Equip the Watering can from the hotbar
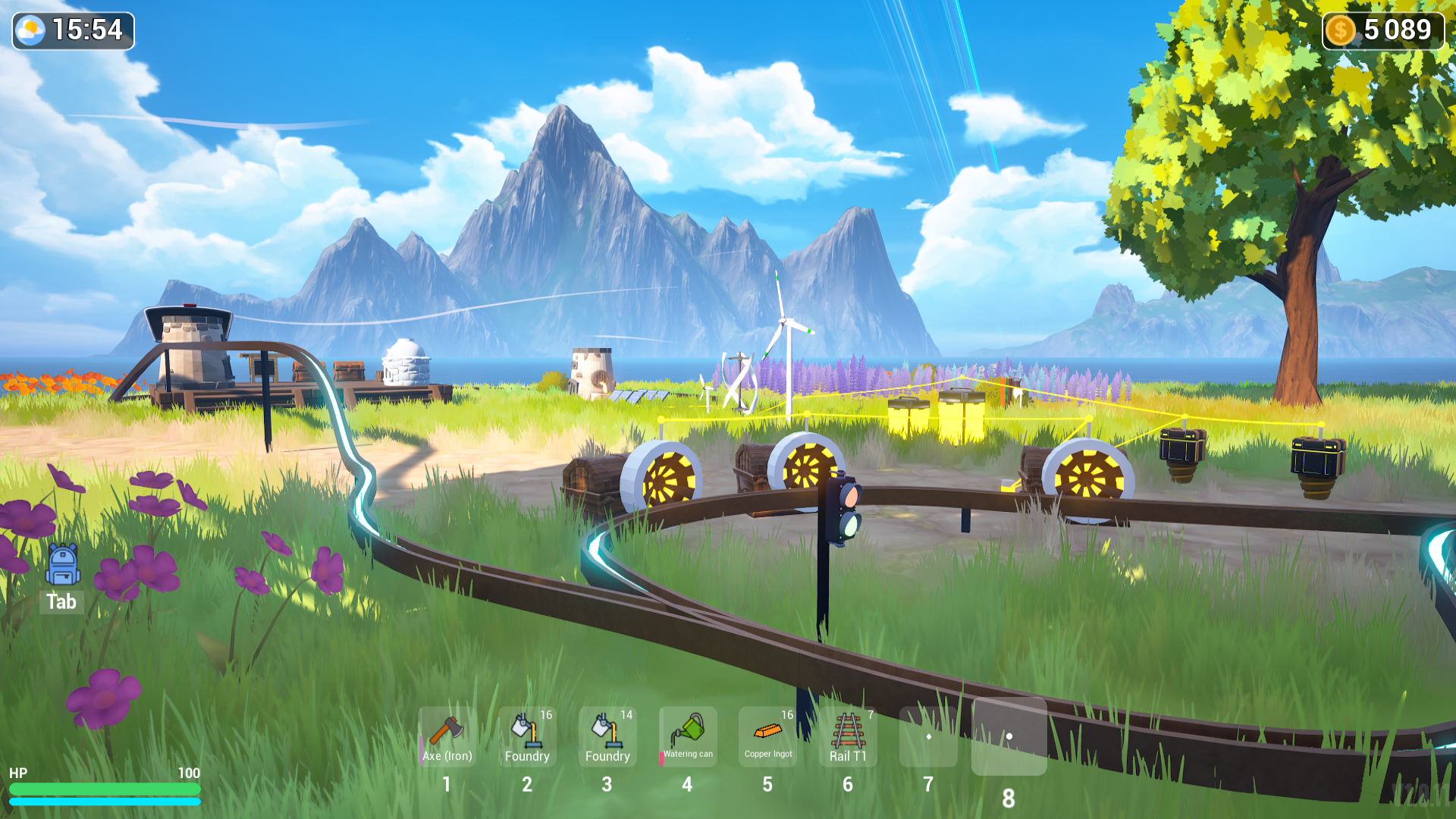The image size is (1456, 819). tap(688, 736)
